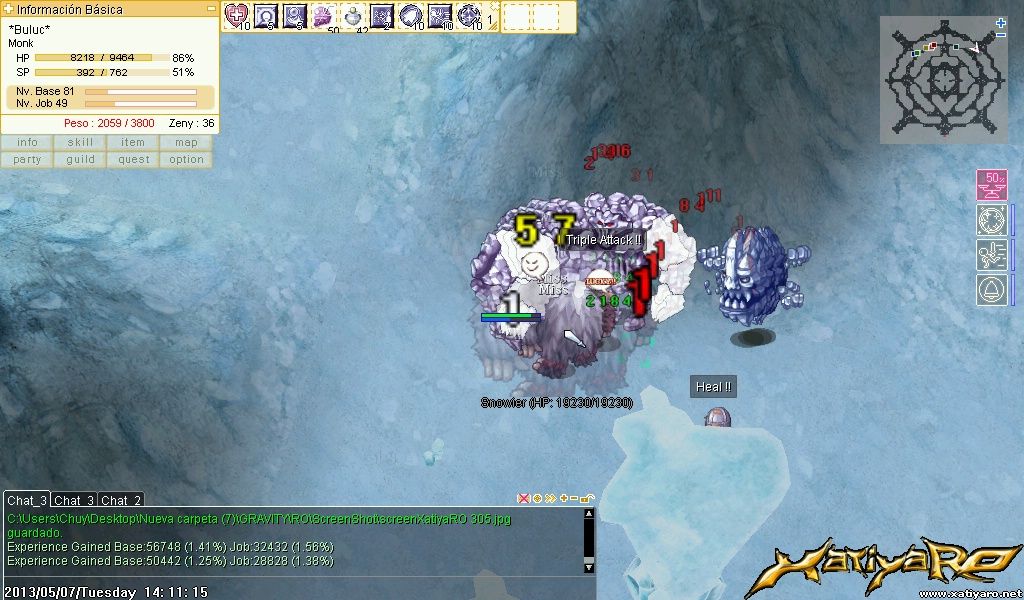Click the running figure buff icon

(x=991, y=254)
